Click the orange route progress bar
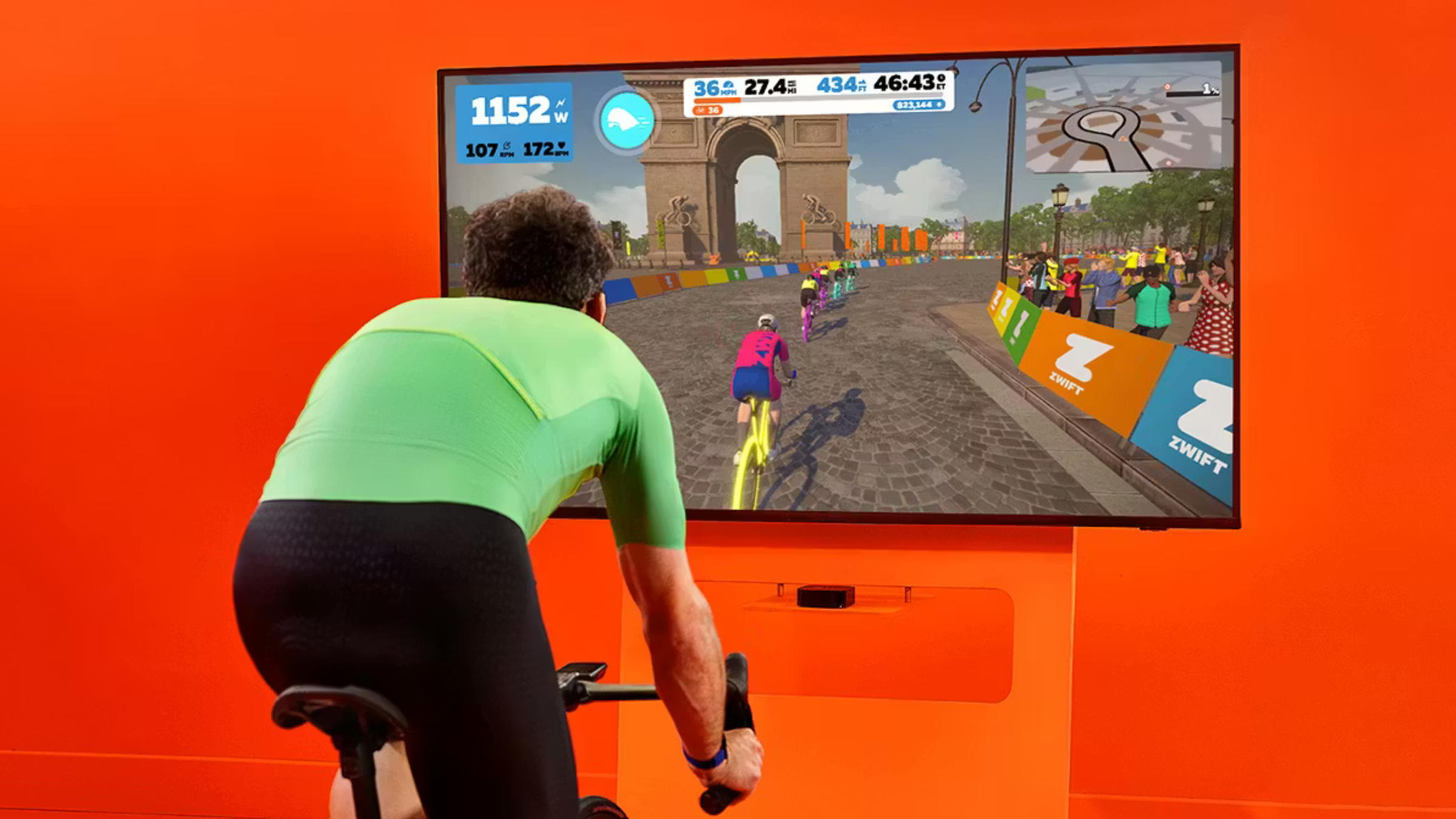This screenshot has height=819, width=1456. 716,101
